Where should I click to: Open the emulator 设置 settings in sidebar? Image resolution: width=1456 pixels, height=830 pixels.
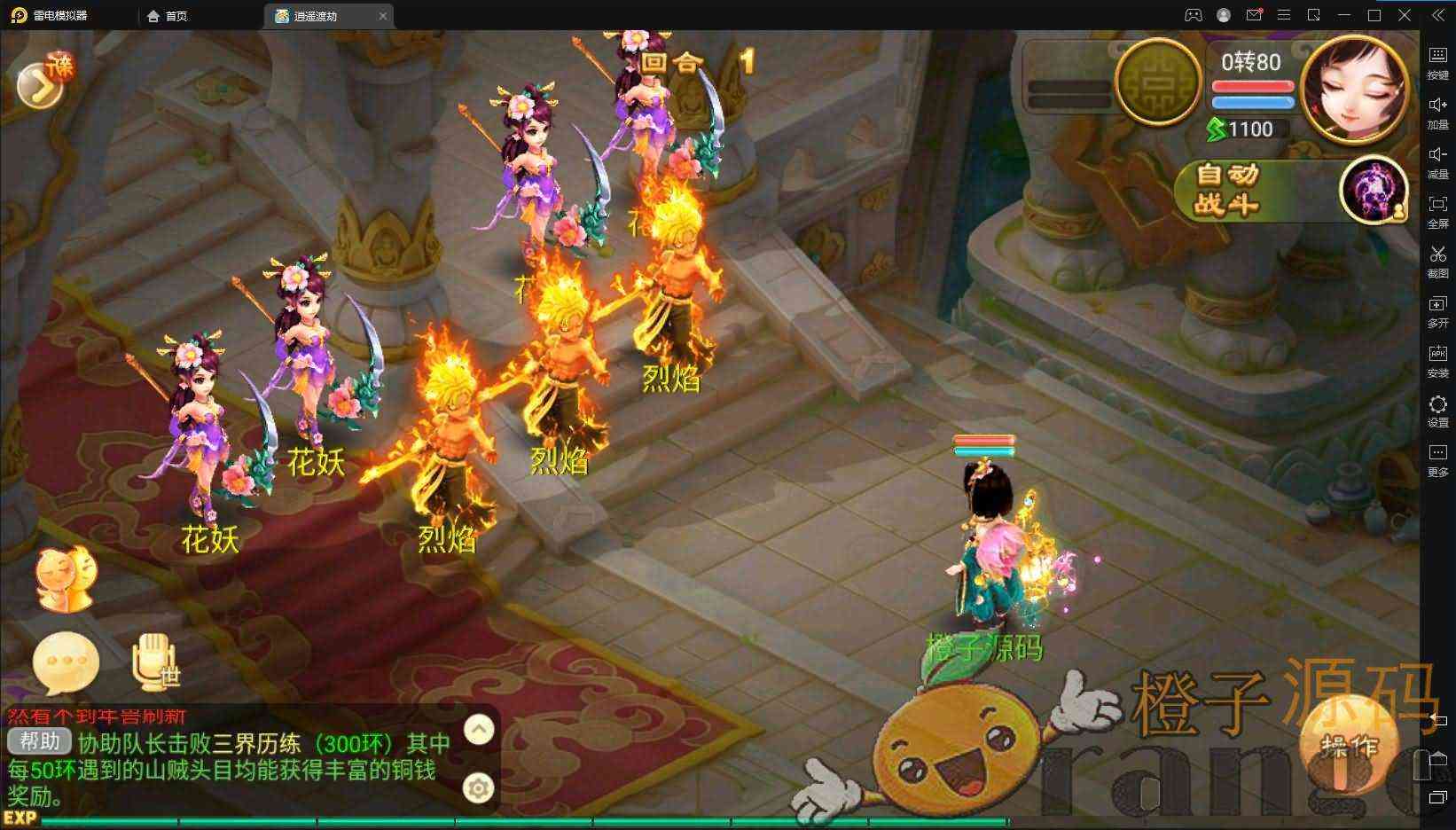(x=1437, y=411)
